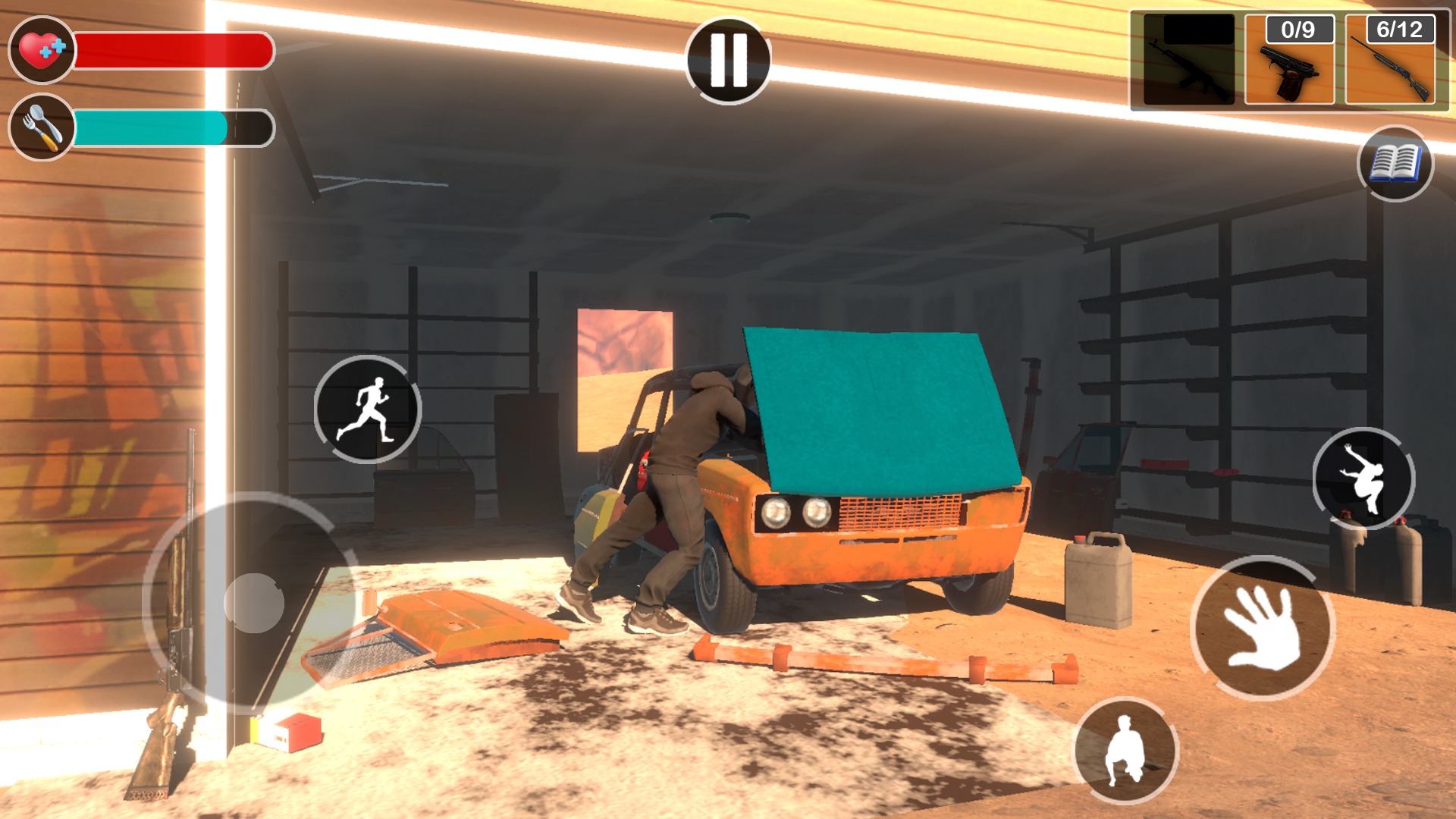Pause the game
Viewport: 1456px width, 819px height.
tap(728, 61)
